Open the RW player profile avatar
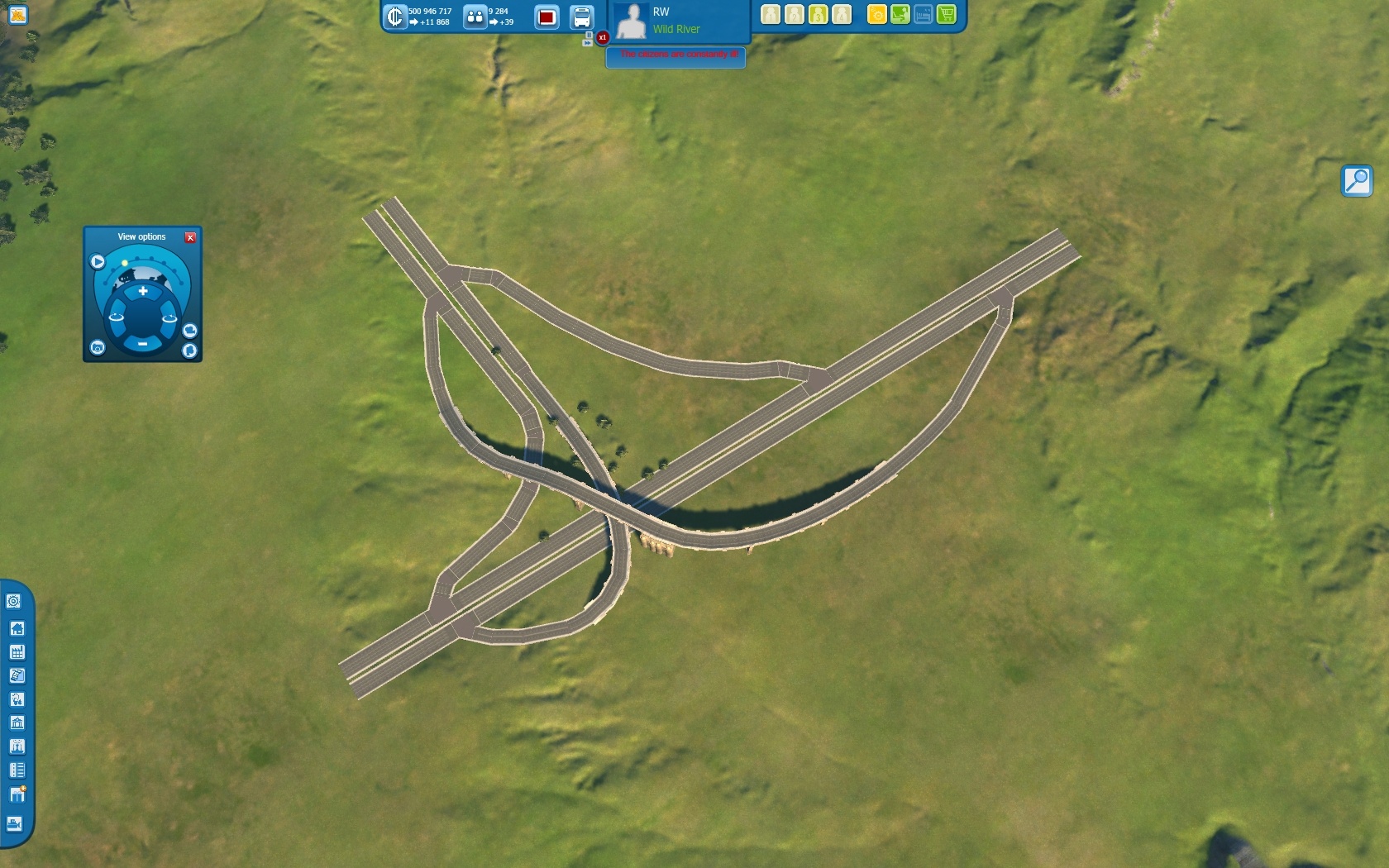 pos(632,21)
